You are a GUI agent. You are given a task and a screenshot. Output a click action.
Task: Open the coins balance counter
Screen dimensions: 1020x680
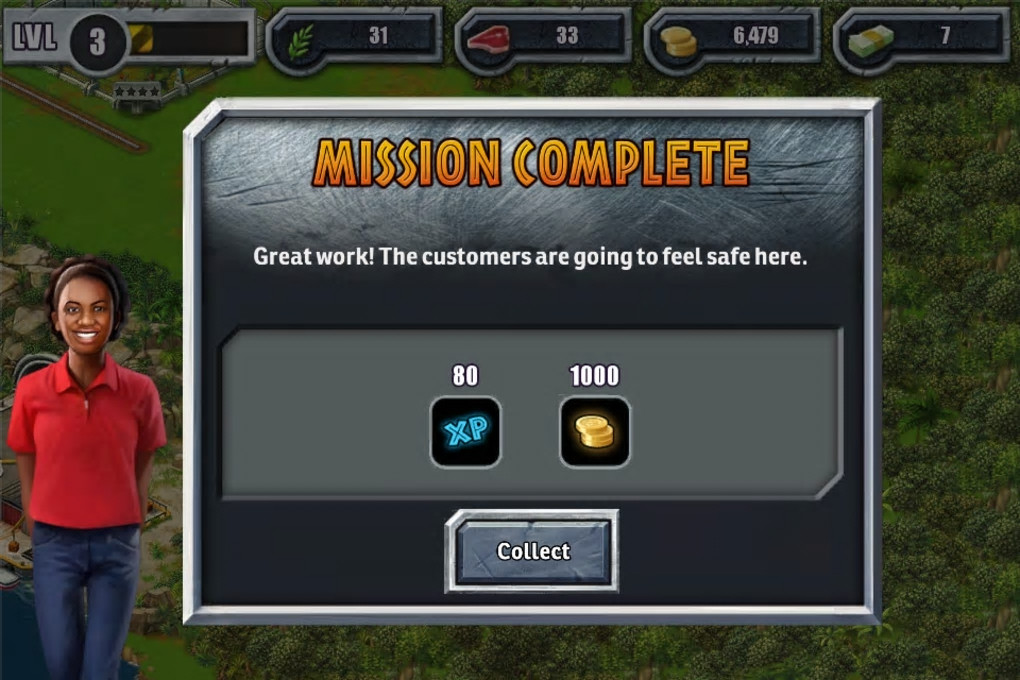pyautogui.click(x=733, y=38)
